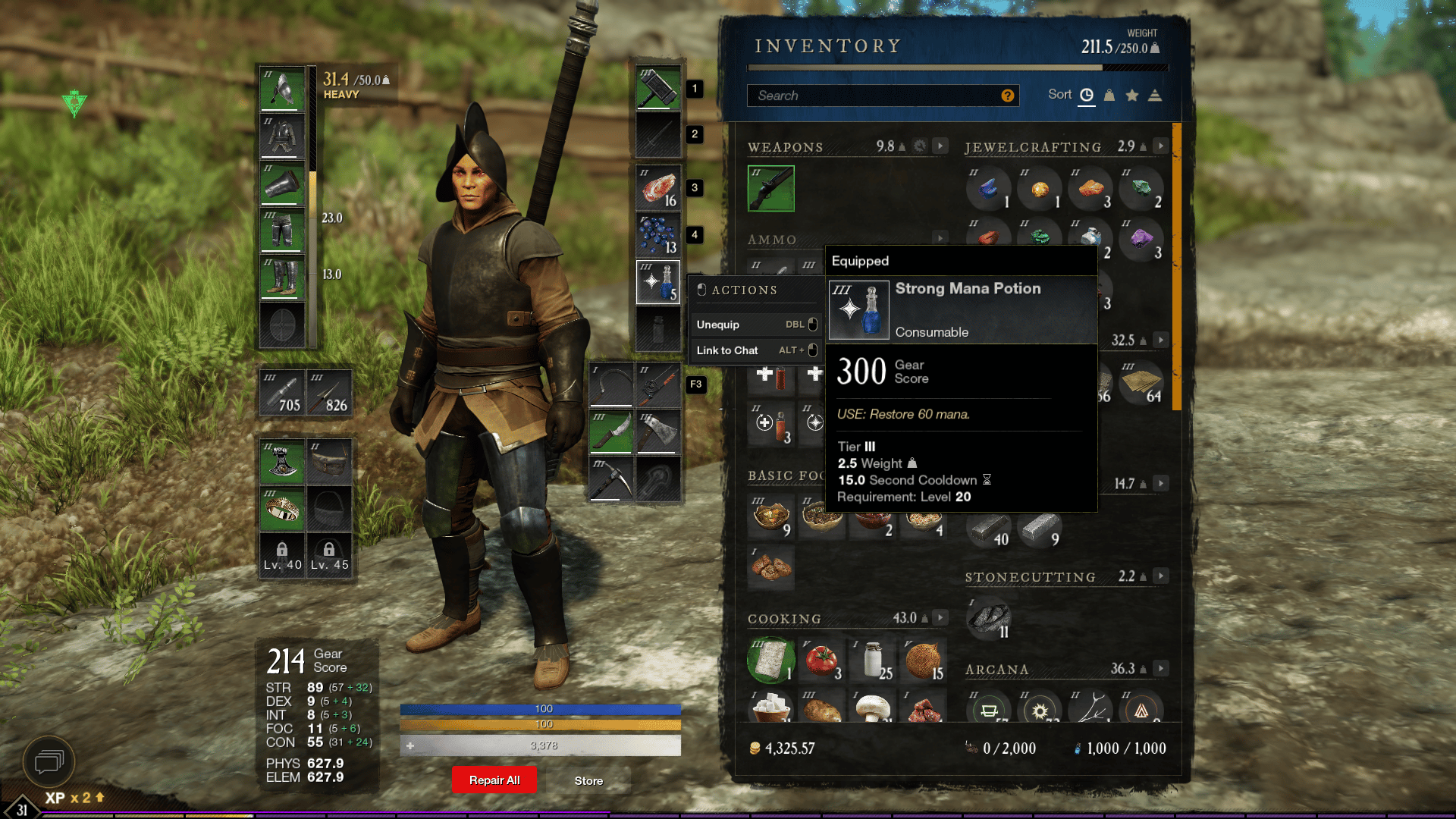The height and width of the screenshot is (819, 1456).
Task: Sort inventory by the star icon
Action: [1132, 95]
